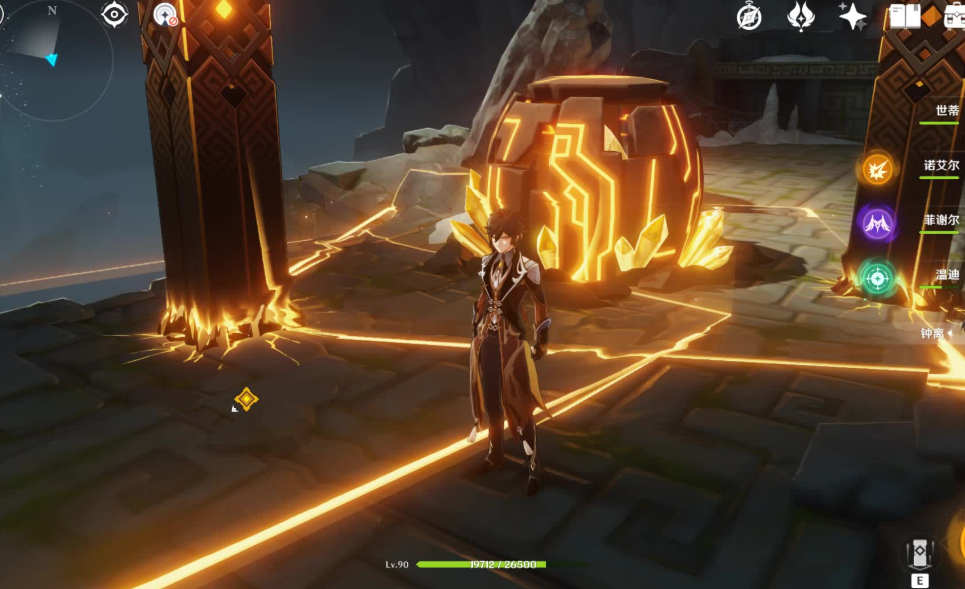This screenshot has width=965, height=589.
Task: Switch to party member 菲谢尔
Action: tap(941, 221)
